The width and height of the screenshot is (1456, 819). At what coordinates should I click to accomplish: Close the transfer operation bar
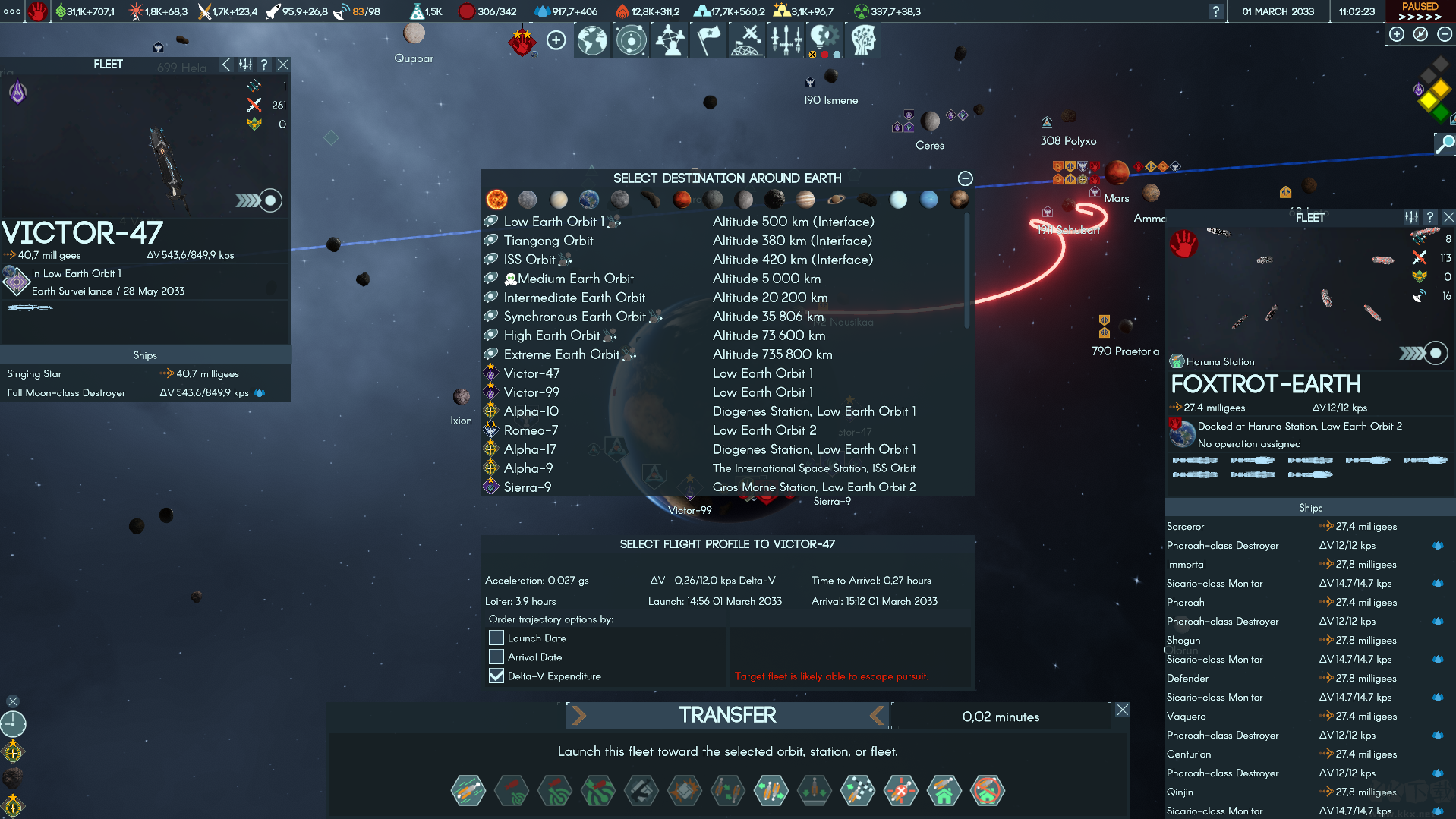tap(1122, 710)
